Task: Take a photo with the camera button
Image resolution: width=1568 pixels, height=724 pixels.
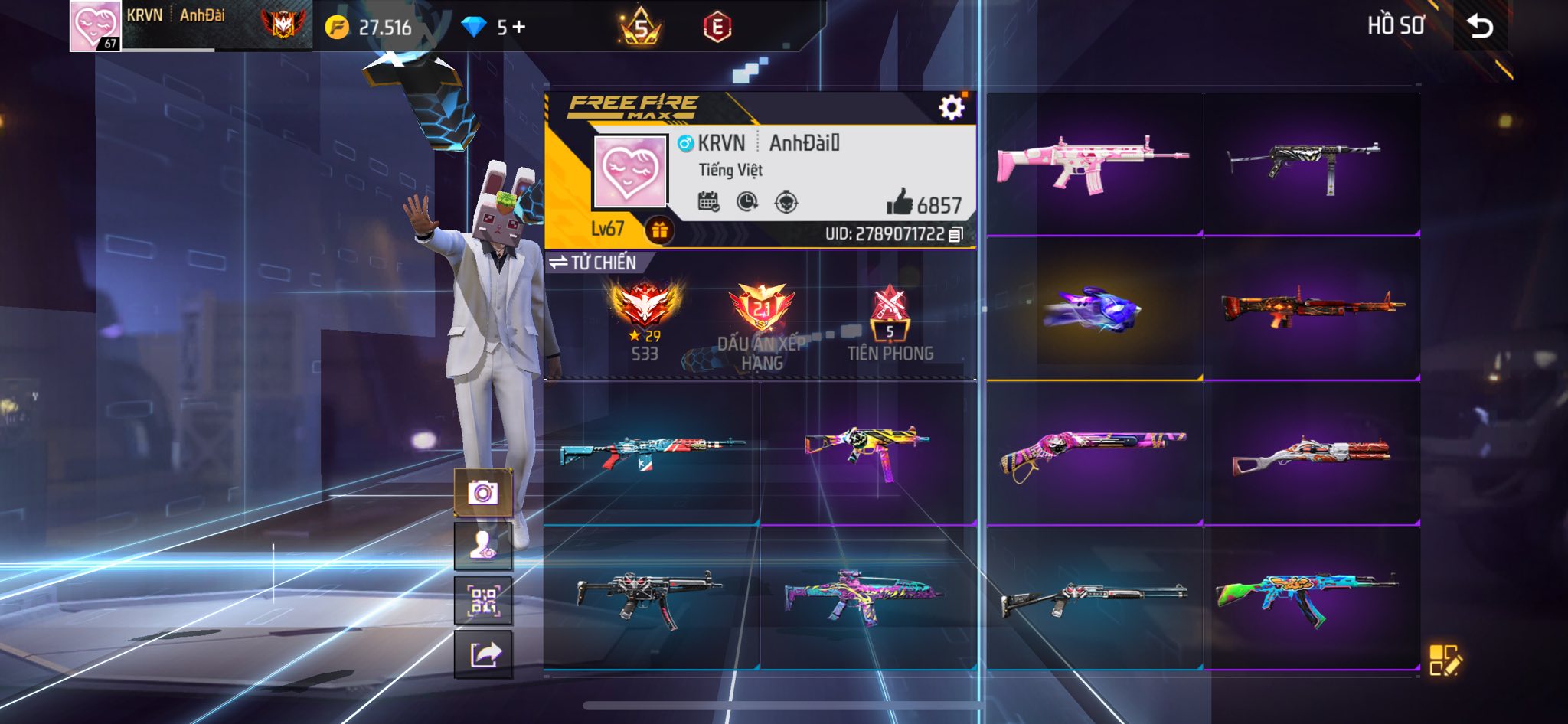Action: (x=483, y=493)
